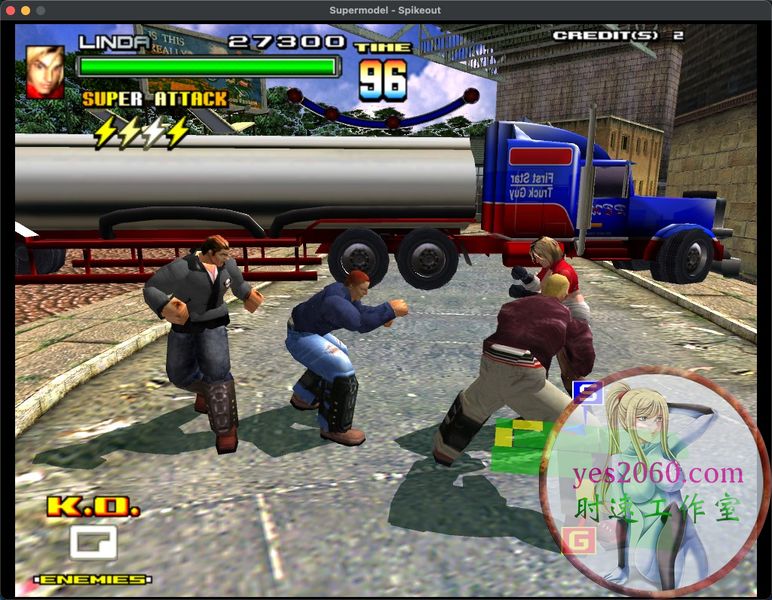Click Linda's character portrait
772x600 pixels.
tap(45, 72)
